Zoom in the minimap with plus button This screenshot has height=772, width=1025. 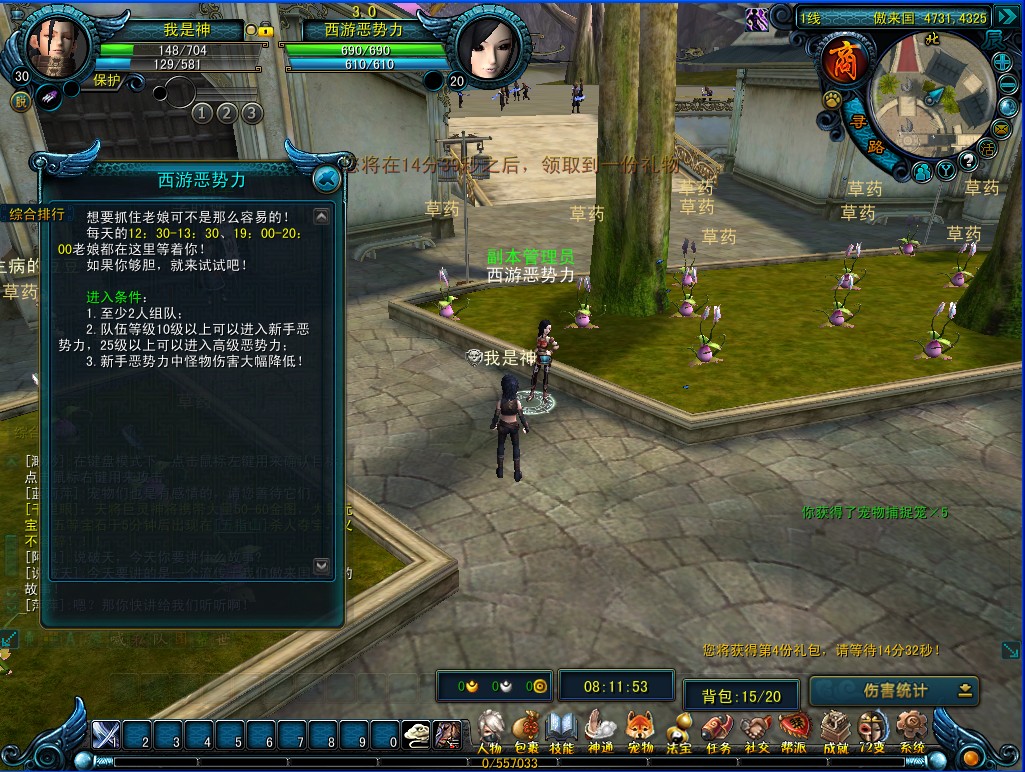(1002, 62)
